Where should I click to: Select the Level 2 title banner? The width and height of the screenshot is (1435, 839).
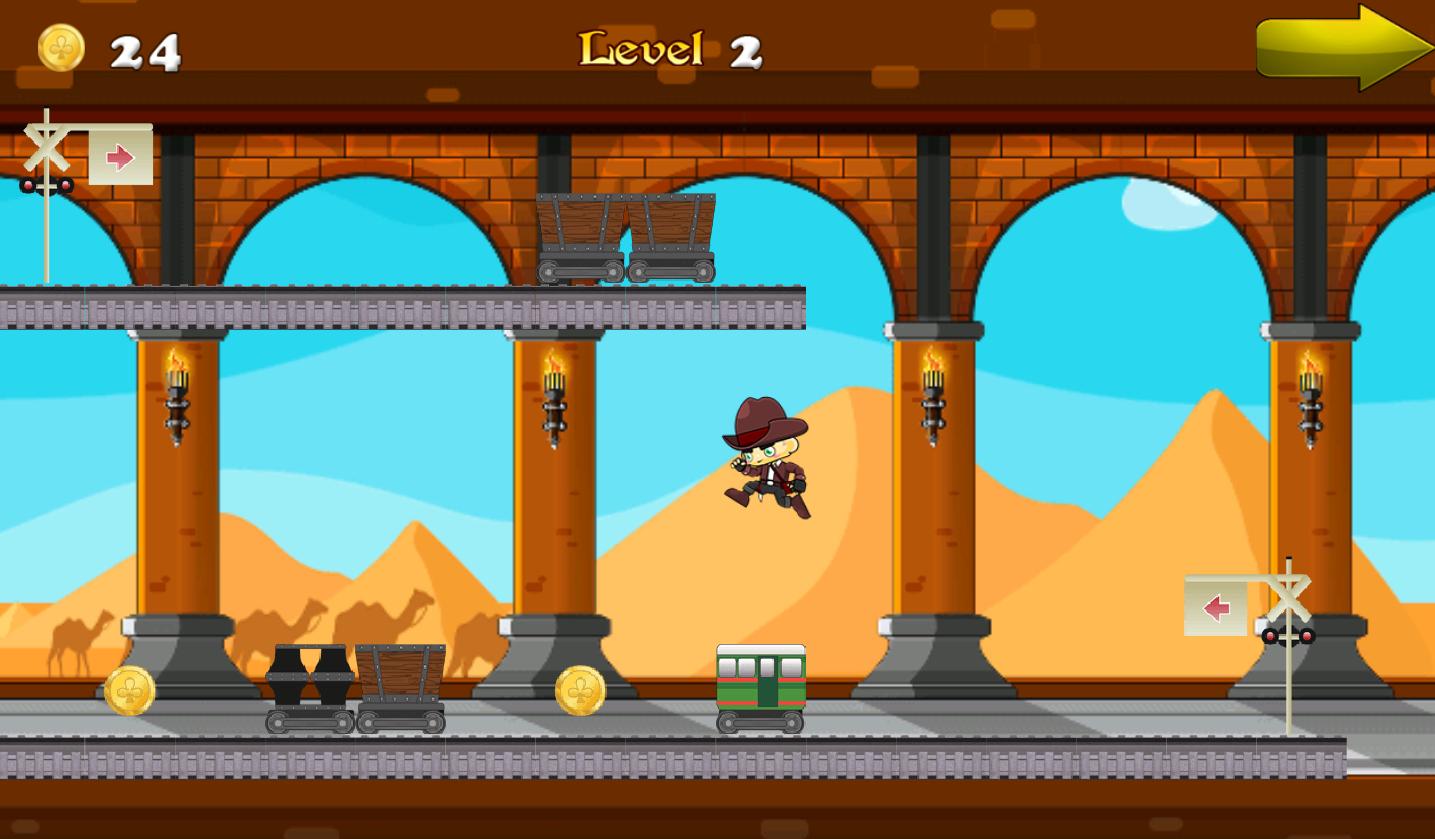[x=668, y=48]
